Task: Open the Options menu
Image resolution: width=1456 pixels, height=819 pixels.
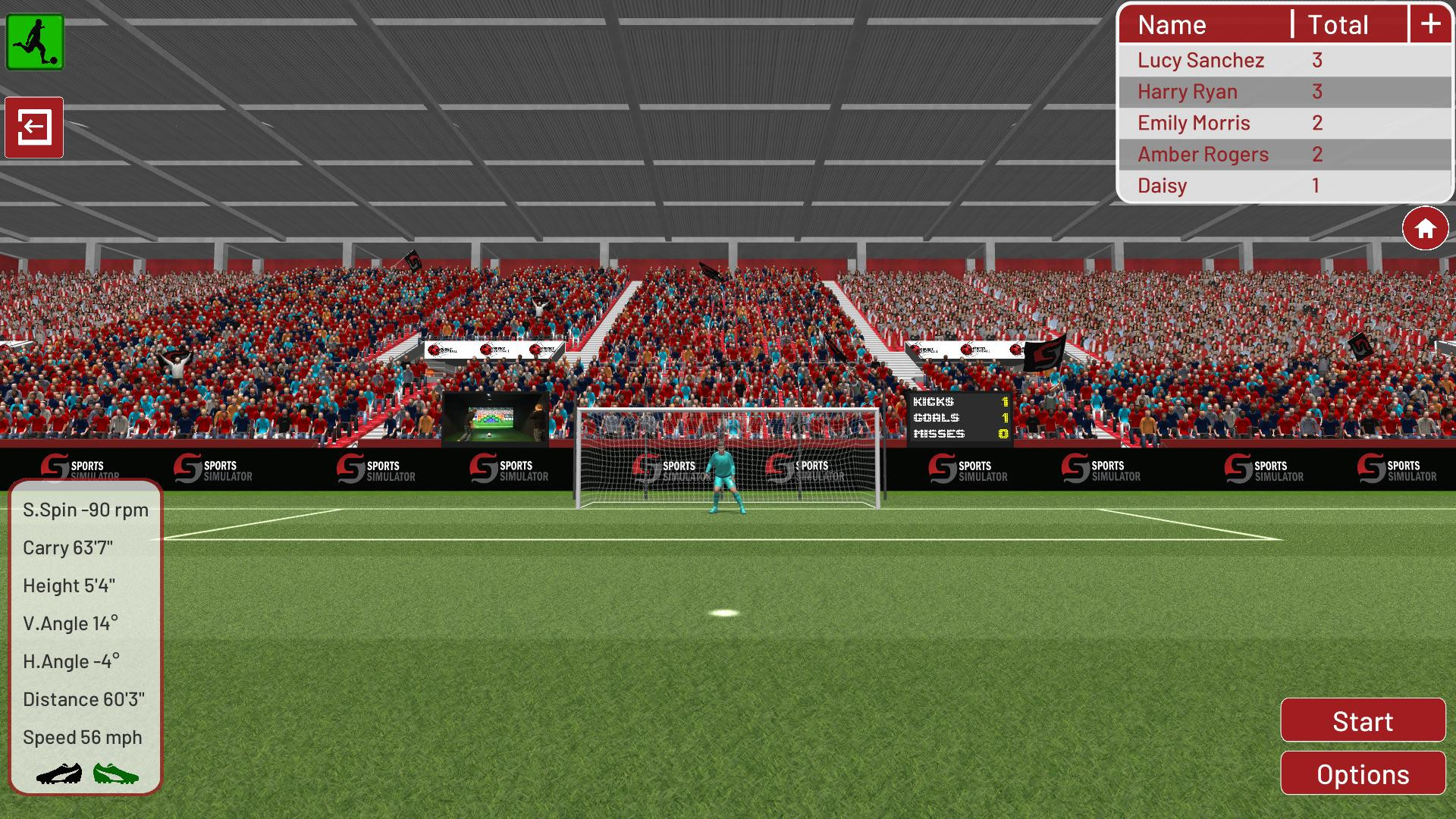Action: (x=1362, y=774)
